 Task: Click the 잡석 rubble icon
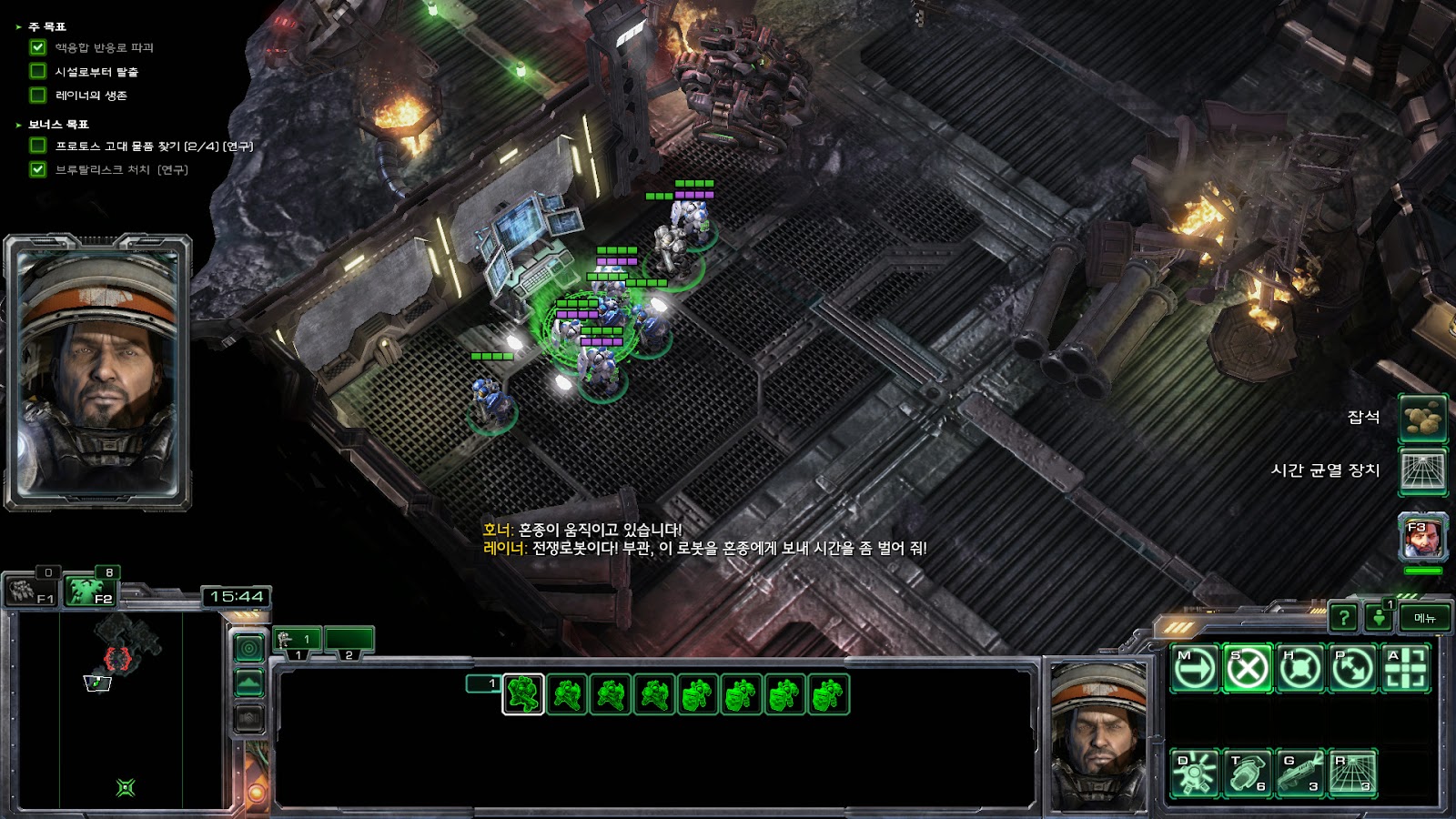pyautogui.click(x=1422, y=419)
